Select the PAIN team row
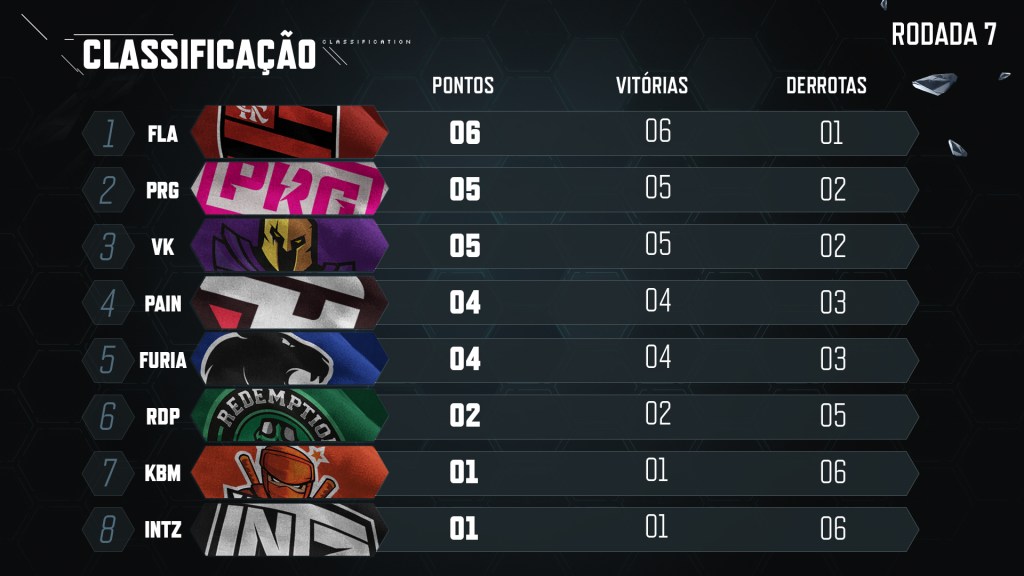The width and height of the screenshot is (1024, 576). [500, 302]
